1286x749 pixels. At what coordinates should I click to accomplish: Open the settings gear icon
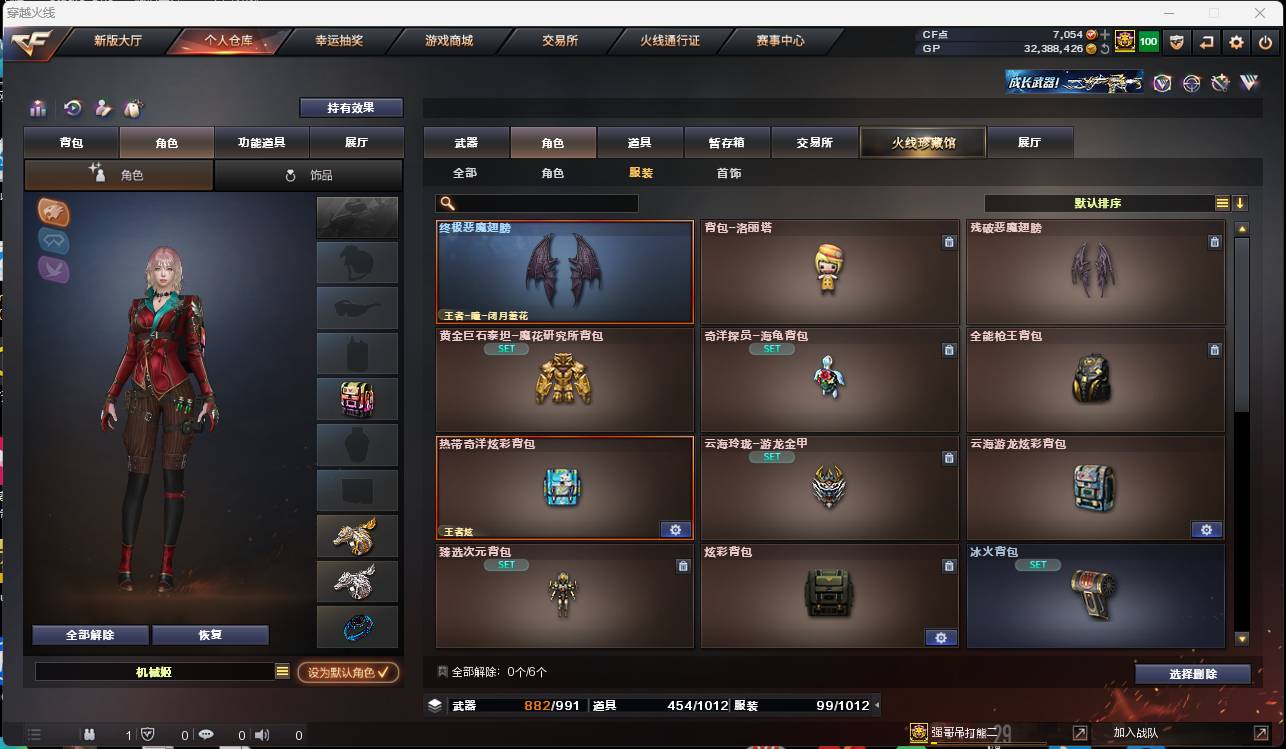point(1238,41)
